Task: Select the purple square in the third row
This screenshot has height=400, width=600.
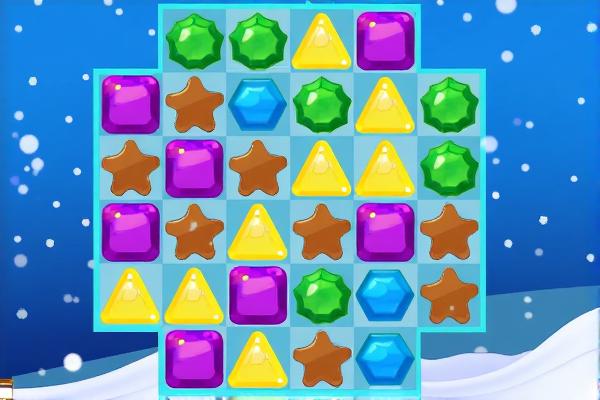Action: [x=194, y=167]
